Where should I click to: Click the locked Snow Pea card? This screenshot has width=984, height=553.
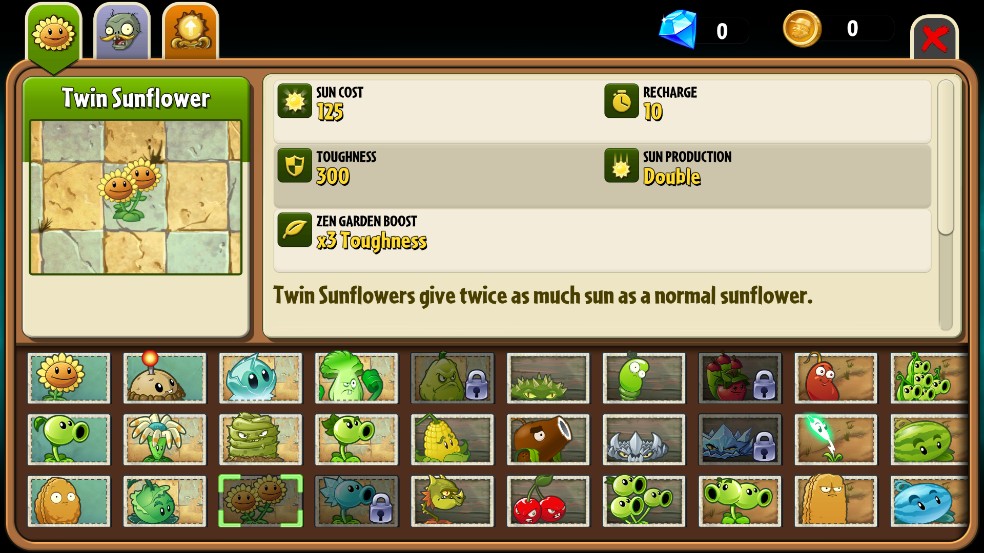[356, 501]
